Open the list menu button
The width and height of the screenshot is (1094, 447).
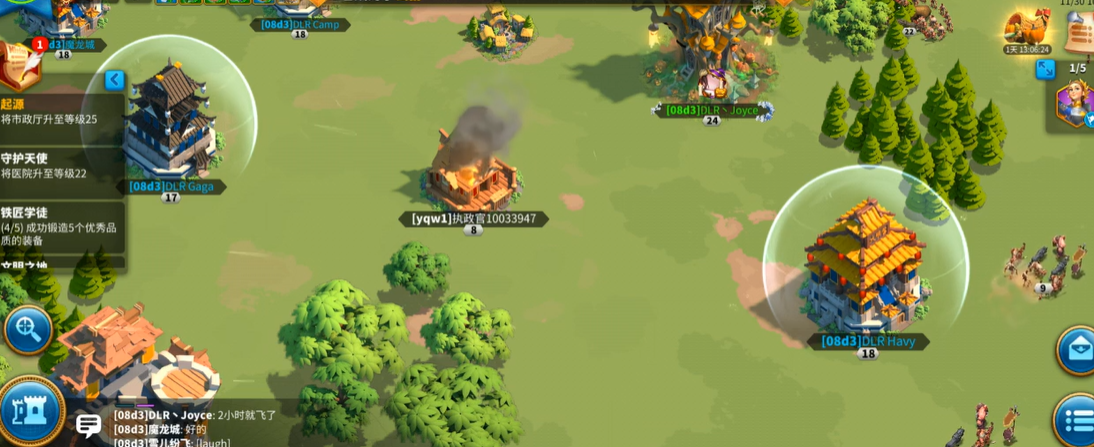pos(1077,420)
